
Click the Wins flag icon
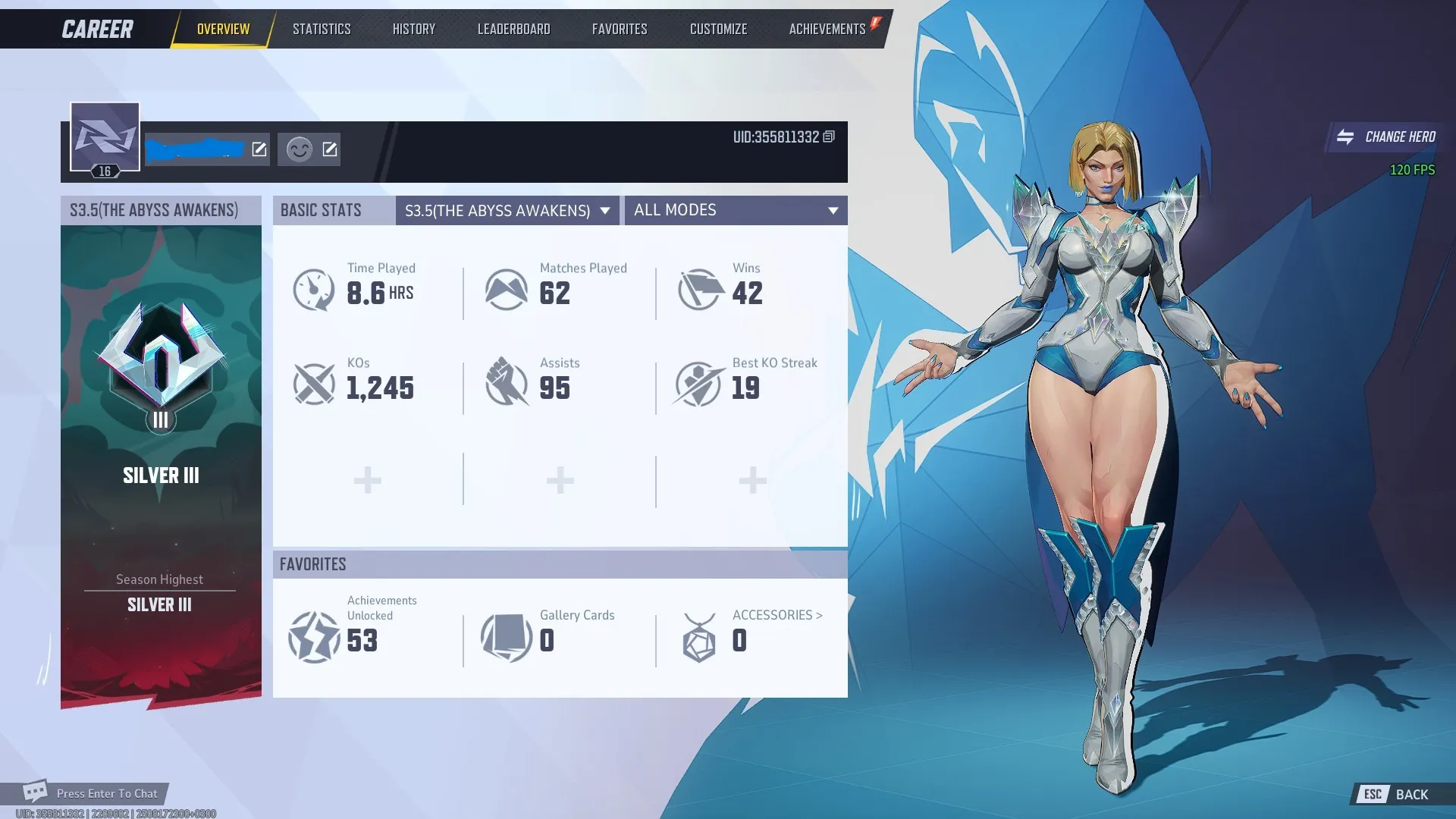pos(699,290)
